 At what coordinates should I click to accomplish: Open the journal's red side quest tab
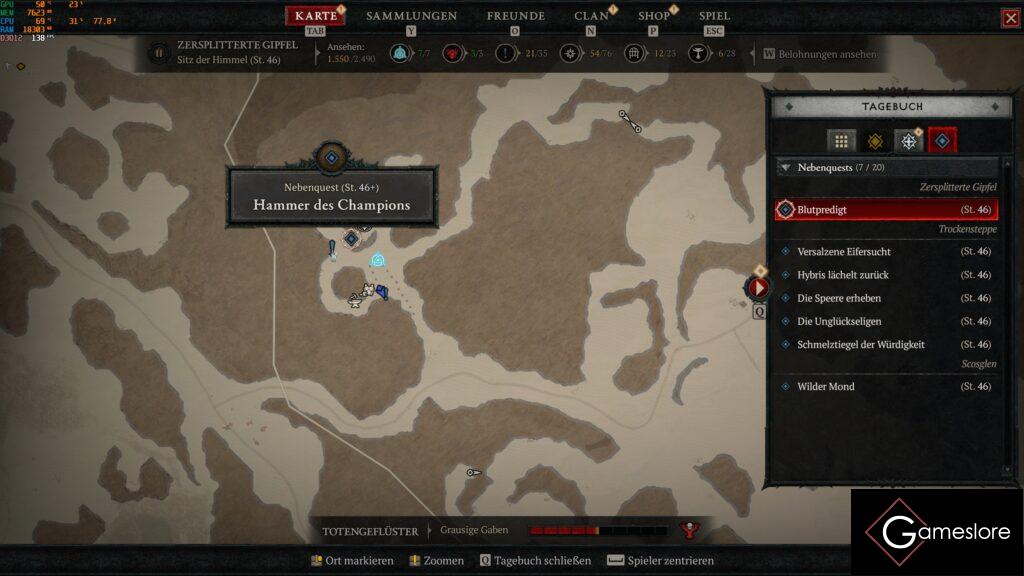point(942,141)
